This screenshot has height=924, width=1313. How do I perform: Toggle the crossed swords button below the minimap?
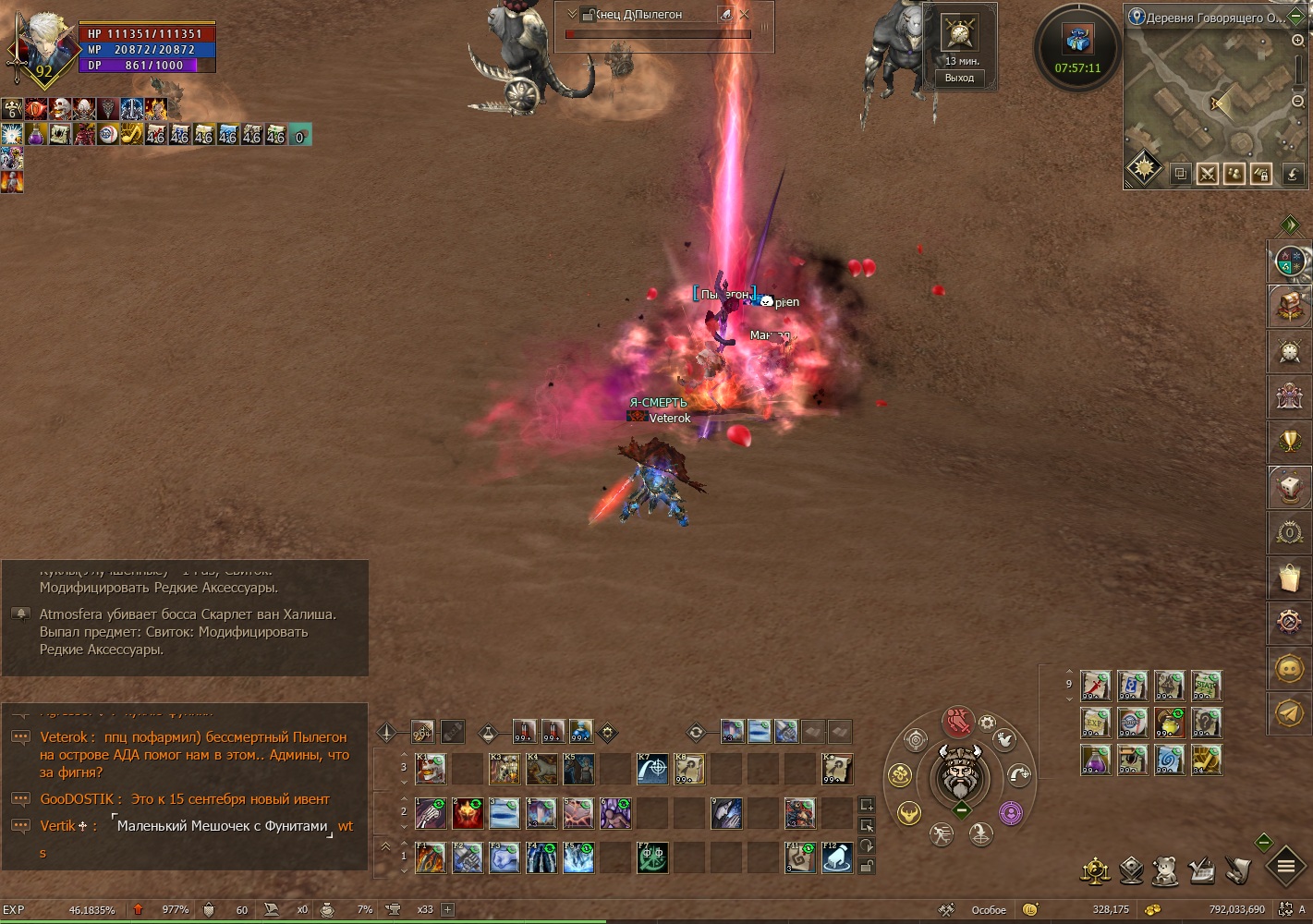coord(1207,174)
